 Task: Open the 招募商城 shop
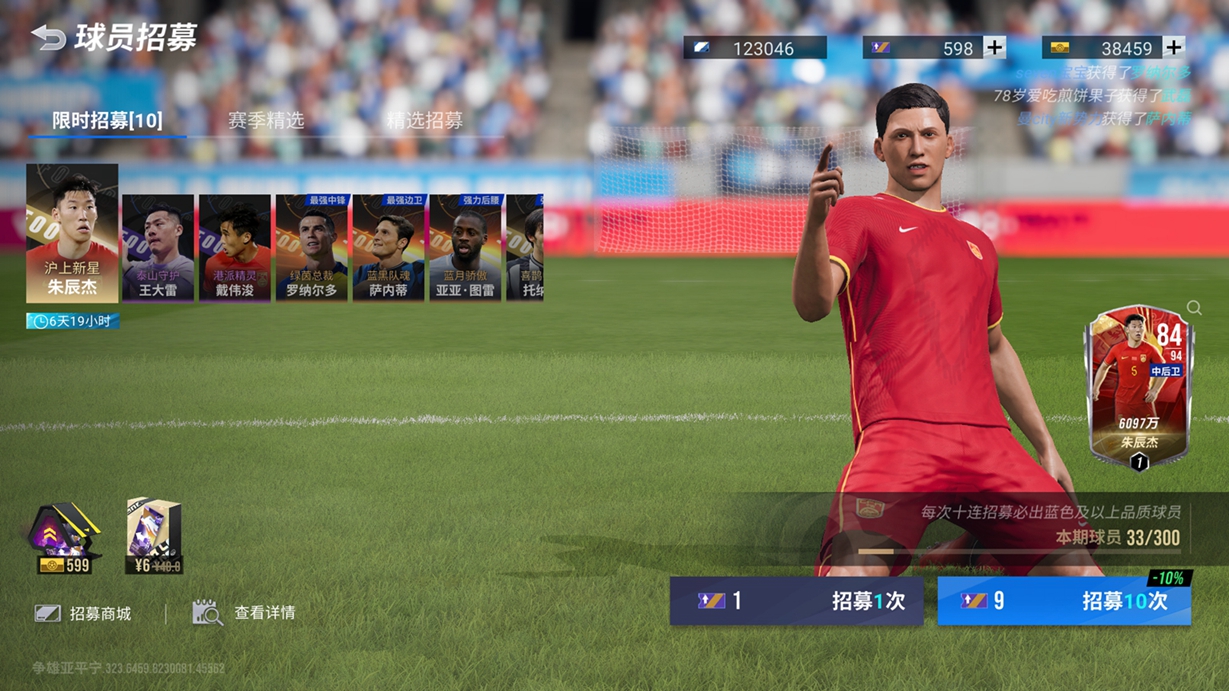point(84,613)
